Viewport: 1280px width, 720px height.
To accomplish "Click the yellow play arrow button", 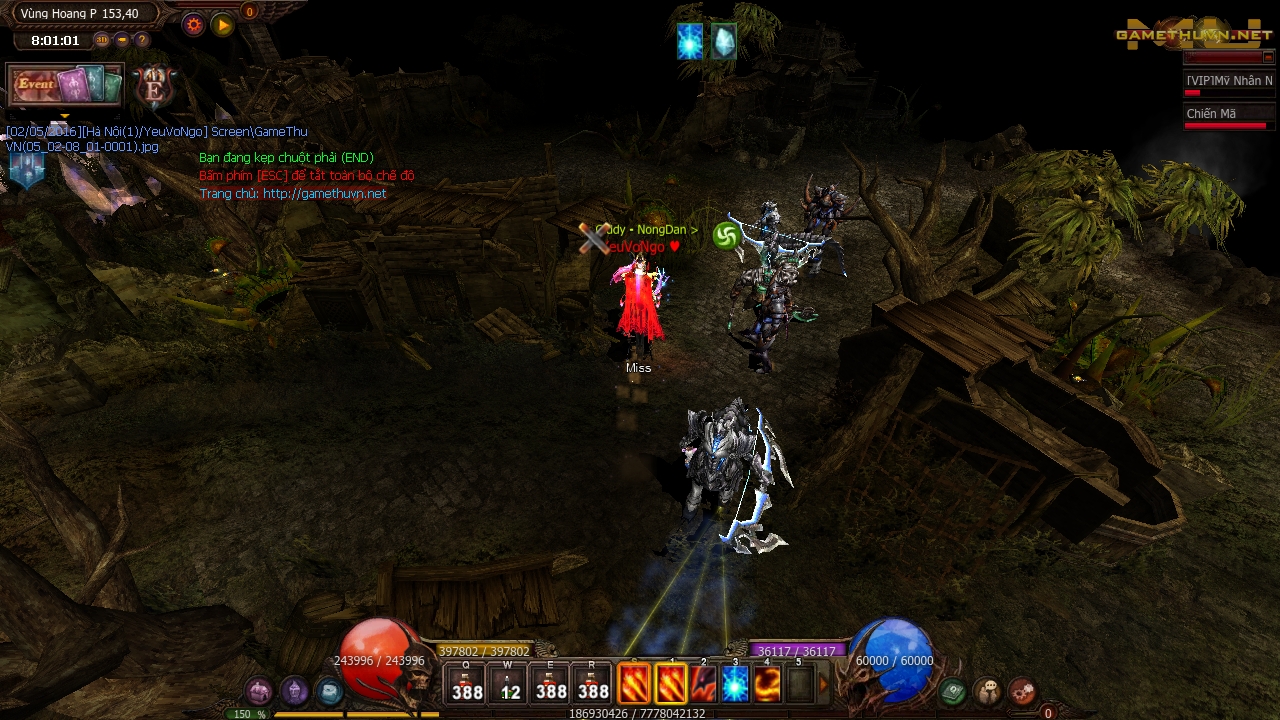I will coord(223,26).
